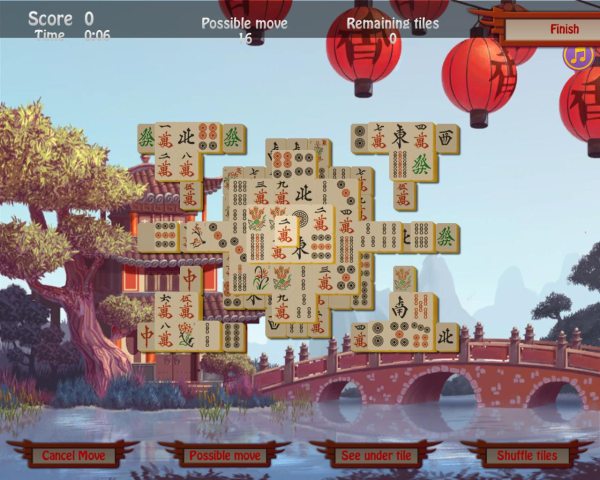
Task: Activate the See under tile button
Action: pyautogui.click(x=376, y=455)
